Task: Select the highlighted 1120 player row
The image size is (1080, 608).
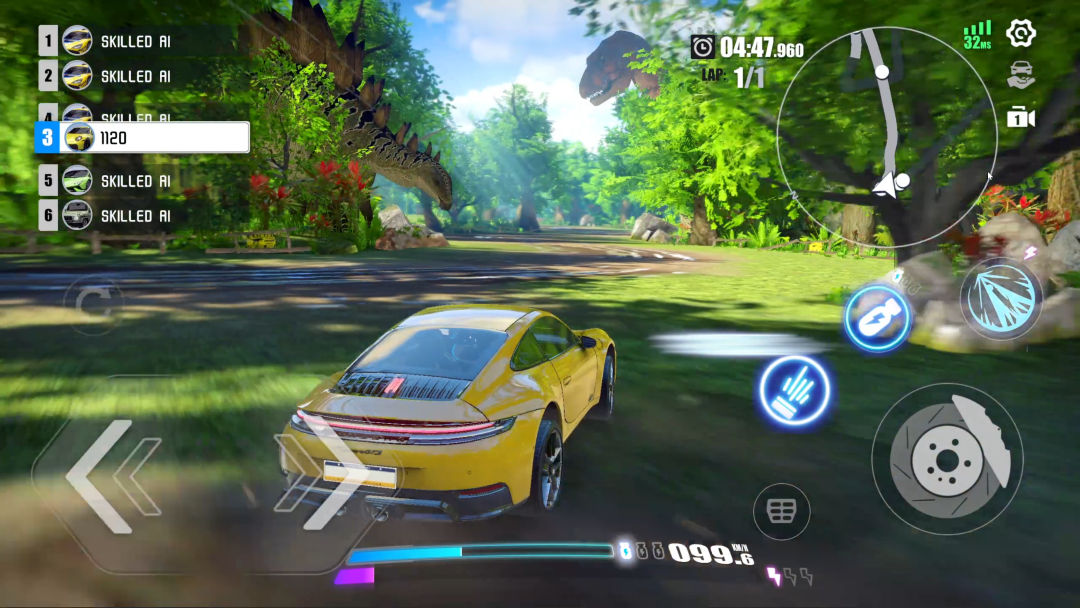Action: (142, 138)
